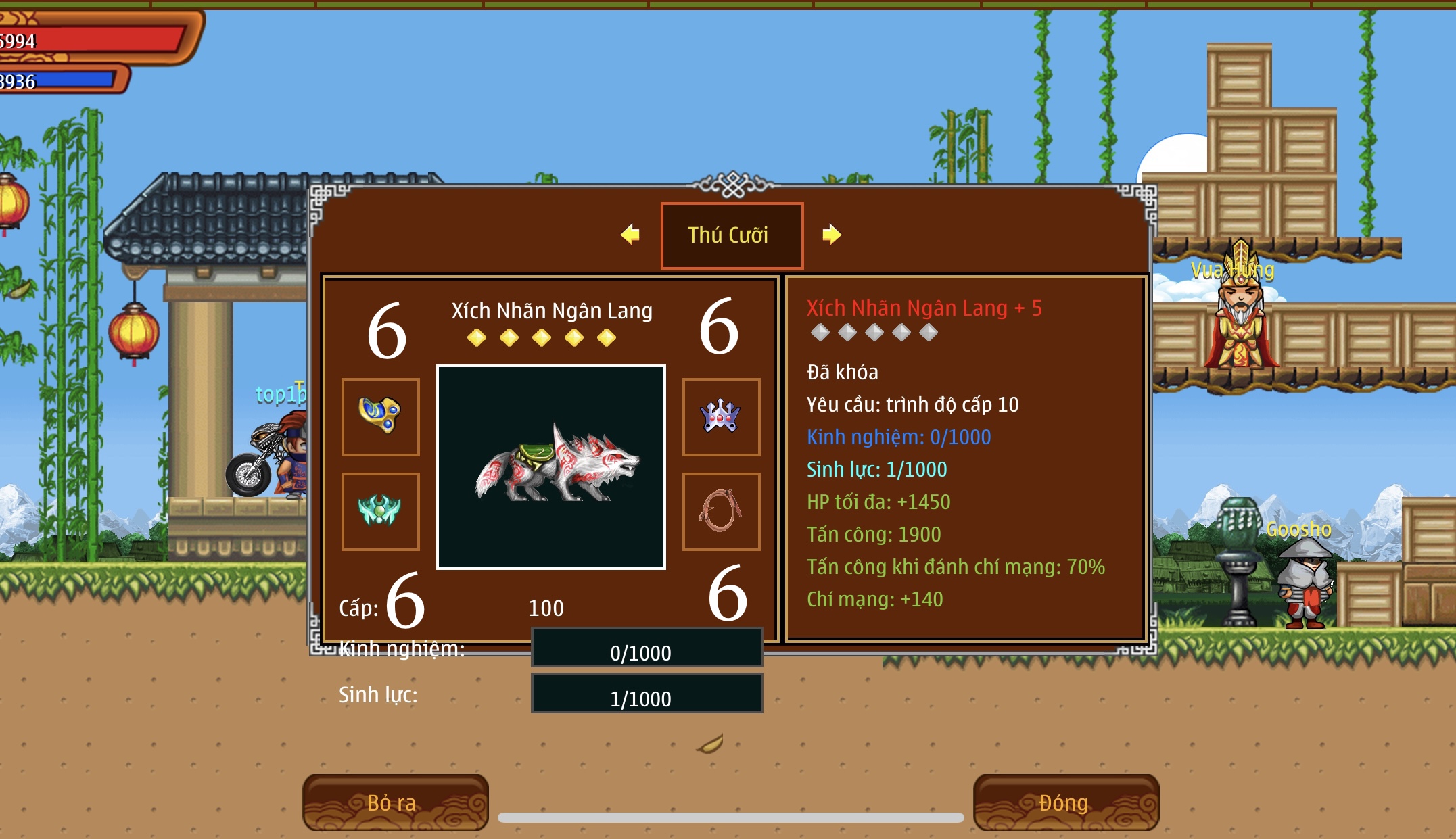Screen dimensions: 1456x839
Task: Pick the coiled rope reins slot
Action: coord(721,511)
